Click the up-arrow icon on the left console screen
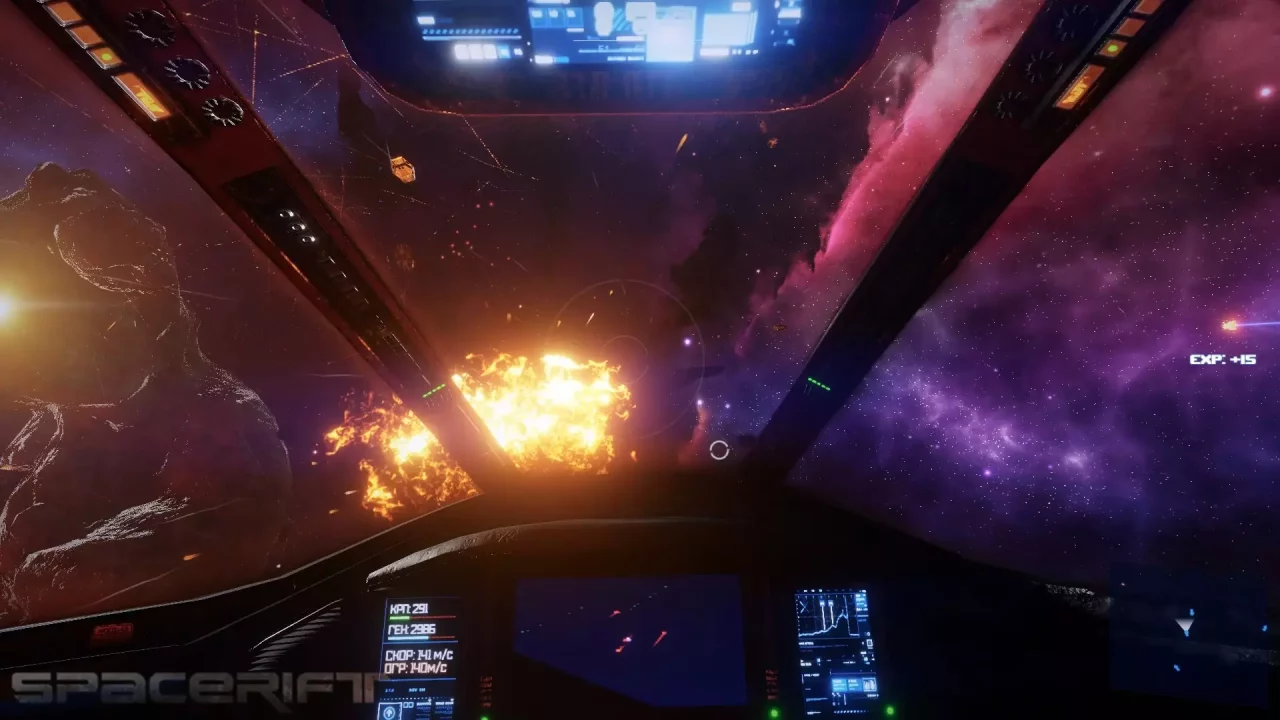Viewport: 1280px width, 720px height. (x=390, y=712)
